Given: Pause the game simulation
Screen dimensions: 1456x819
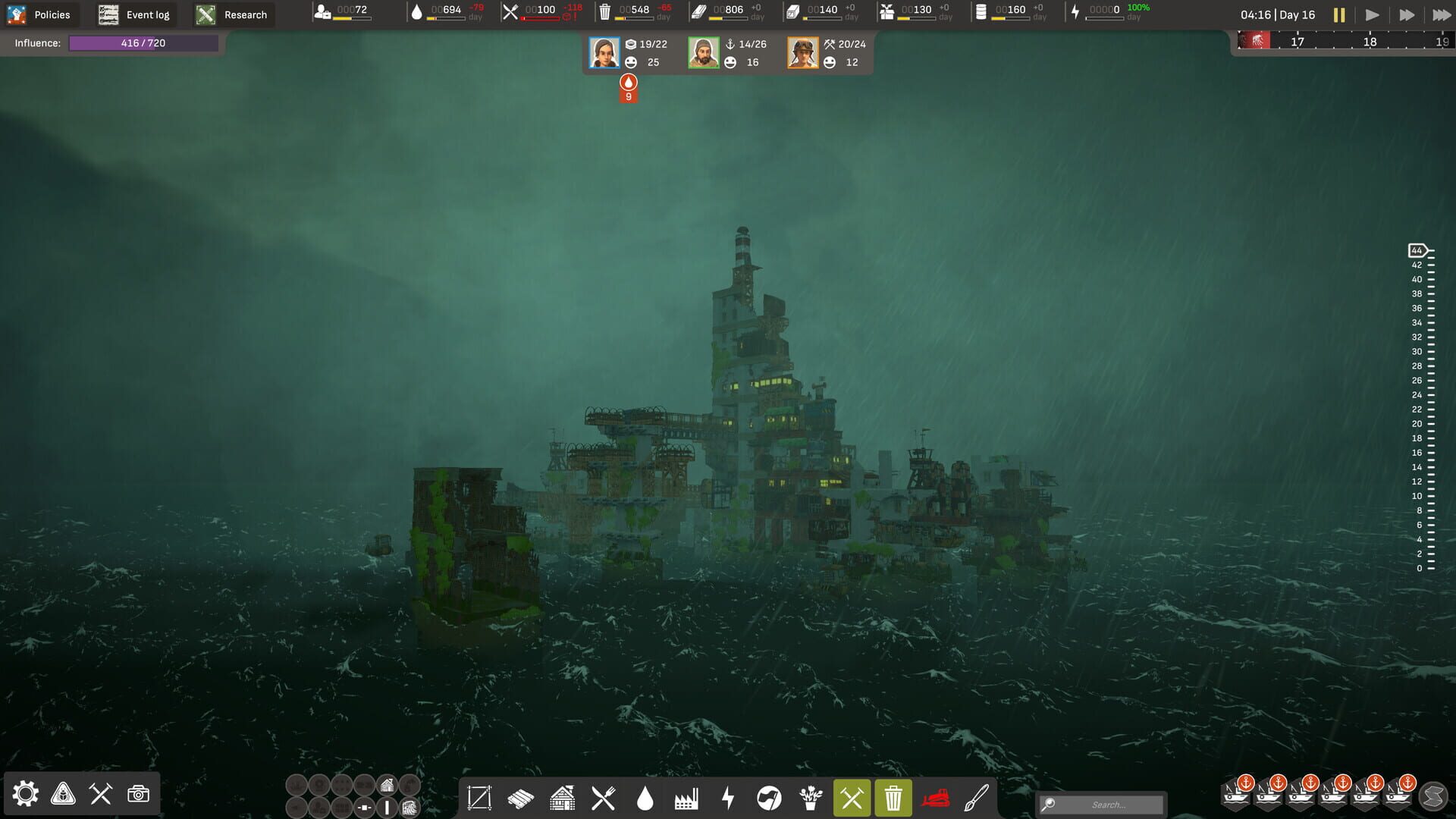Looking at the screenshot, I should (1339, 14).
